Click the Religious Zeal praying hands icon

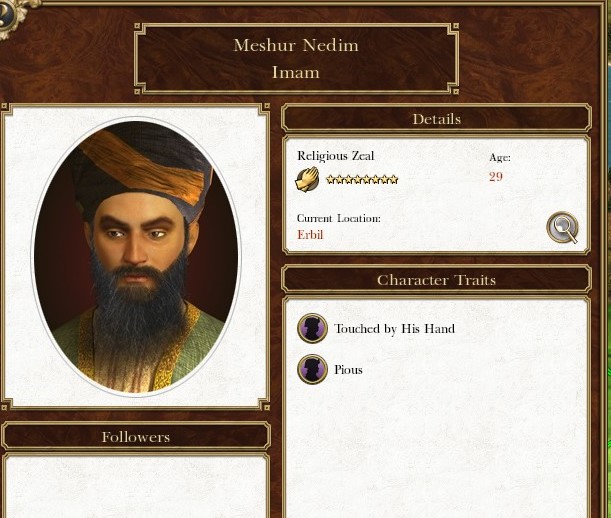point(308,180)
